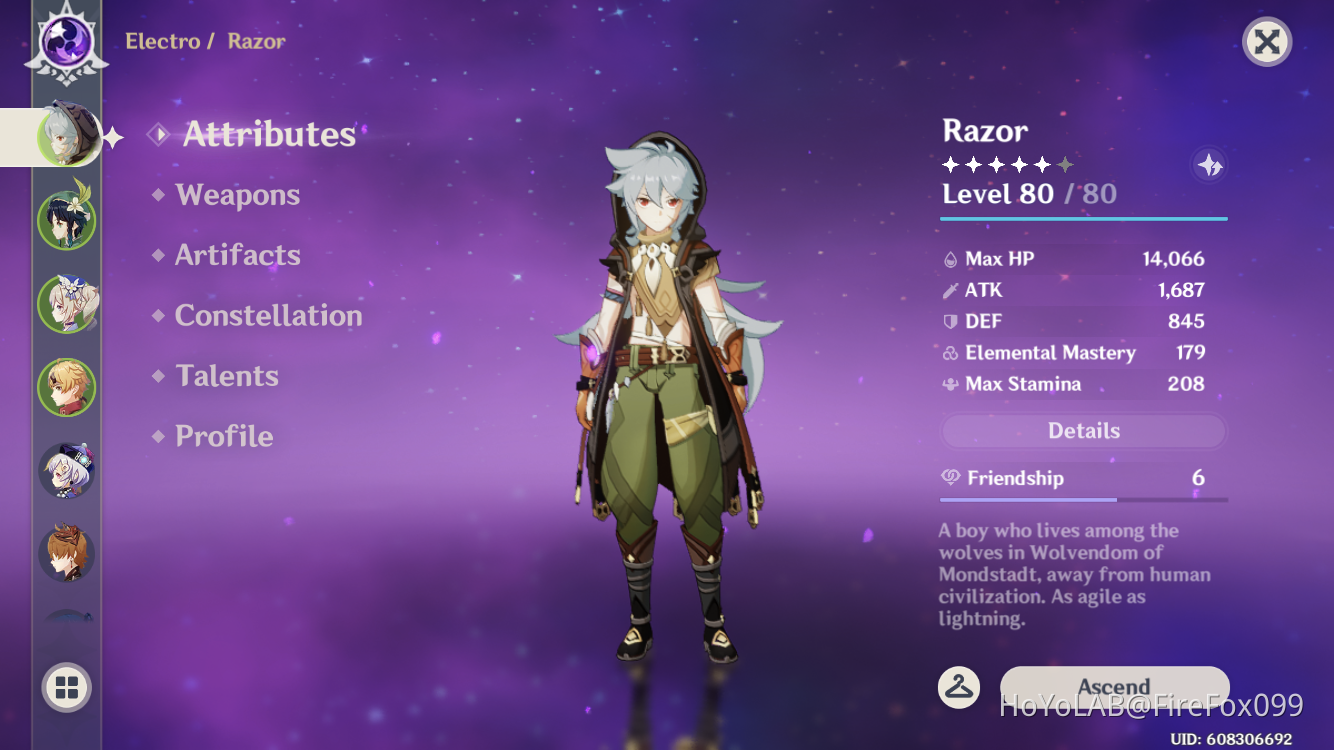The image size is (1334, 750).
Task: Click the sparkle glamour icon beside Razor's level
Action: [1208, 165]
